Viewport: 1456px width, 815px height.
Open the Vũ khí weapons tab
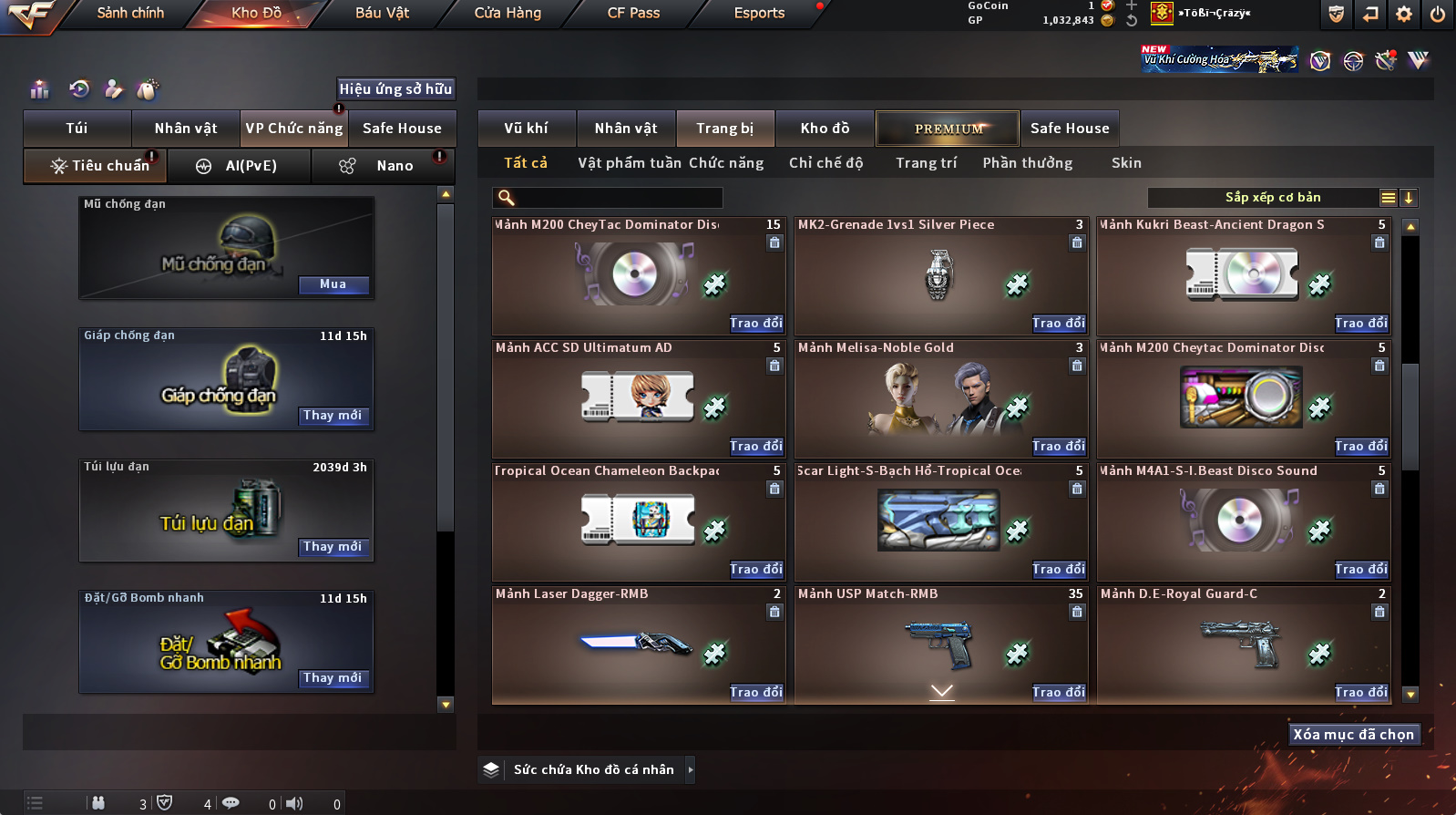[x=527, y=129]
